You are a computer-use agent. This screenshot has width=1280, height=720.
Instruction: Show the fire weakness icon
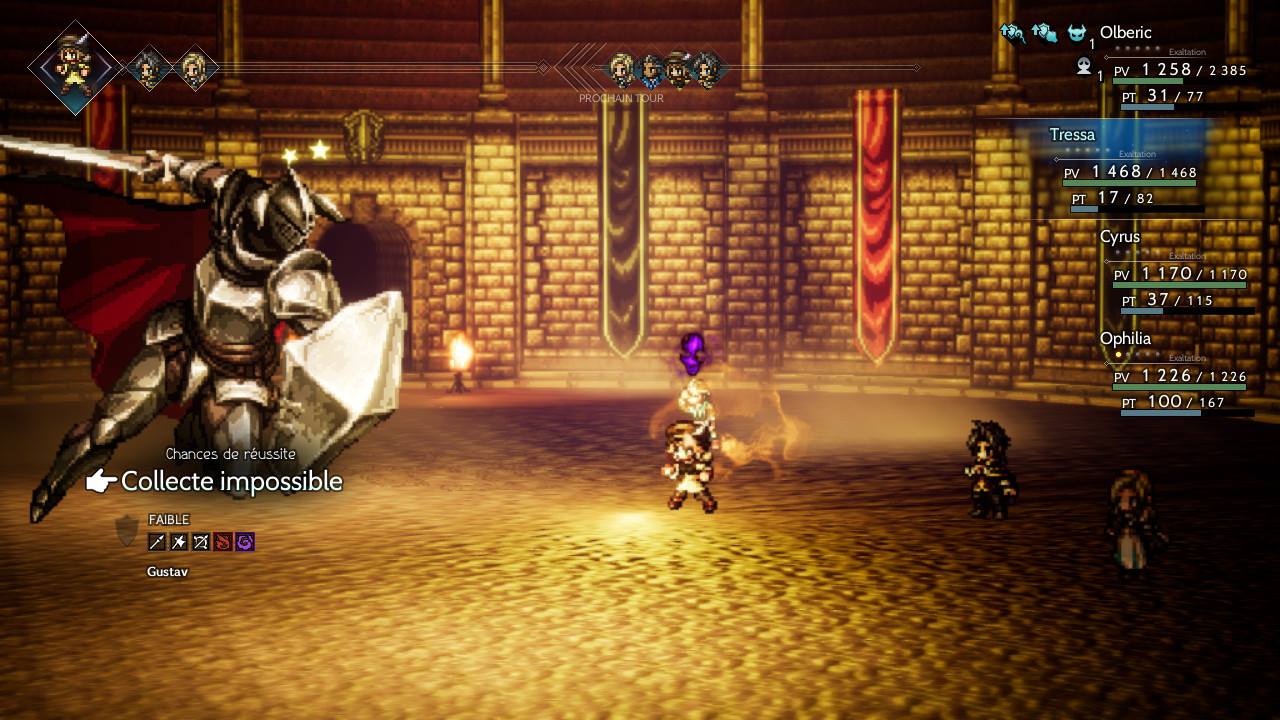pyautogui.click(x=223, y=542)
